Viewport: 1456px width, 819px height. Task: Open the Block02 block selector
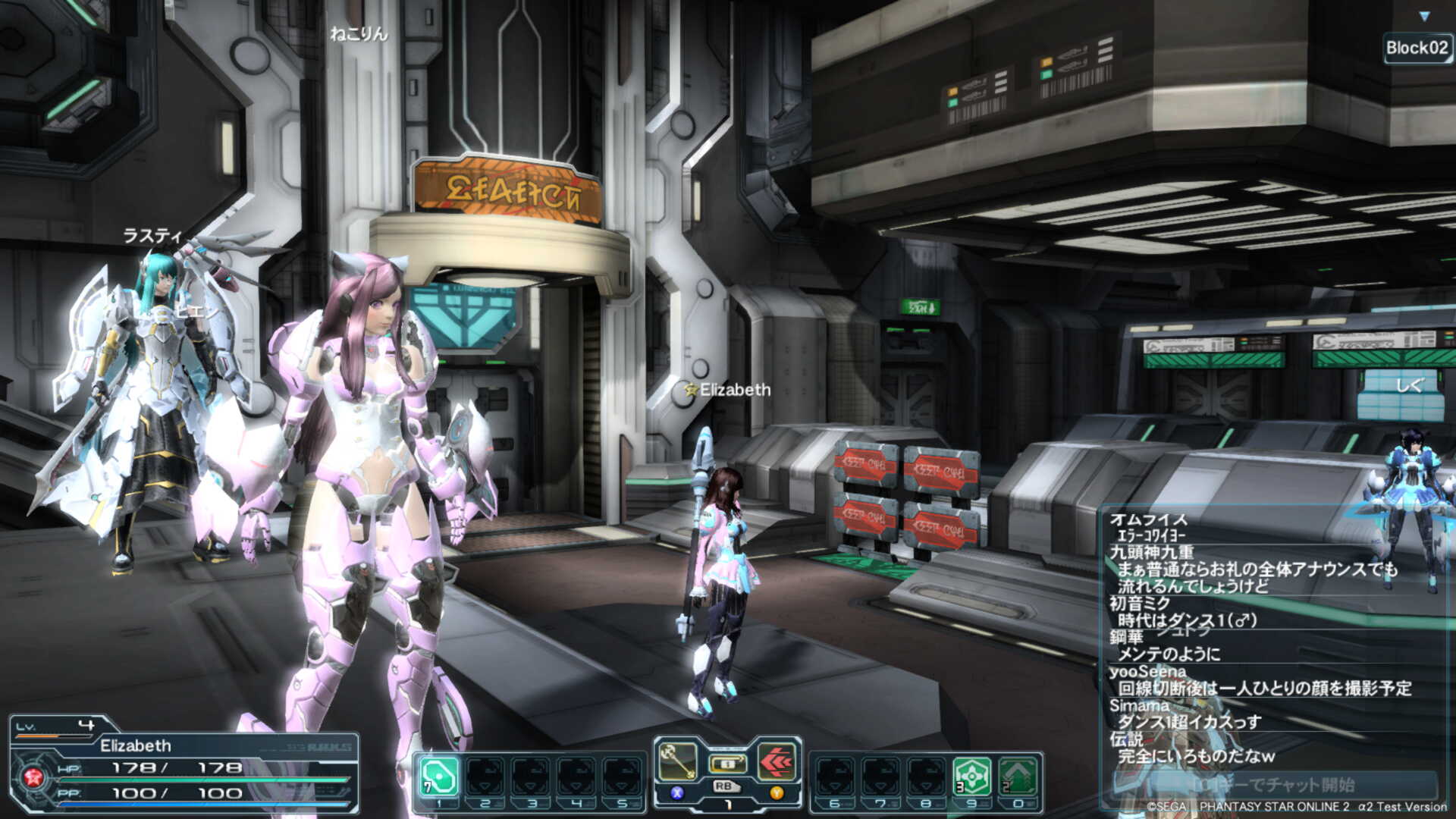[x=1417, y=48]
